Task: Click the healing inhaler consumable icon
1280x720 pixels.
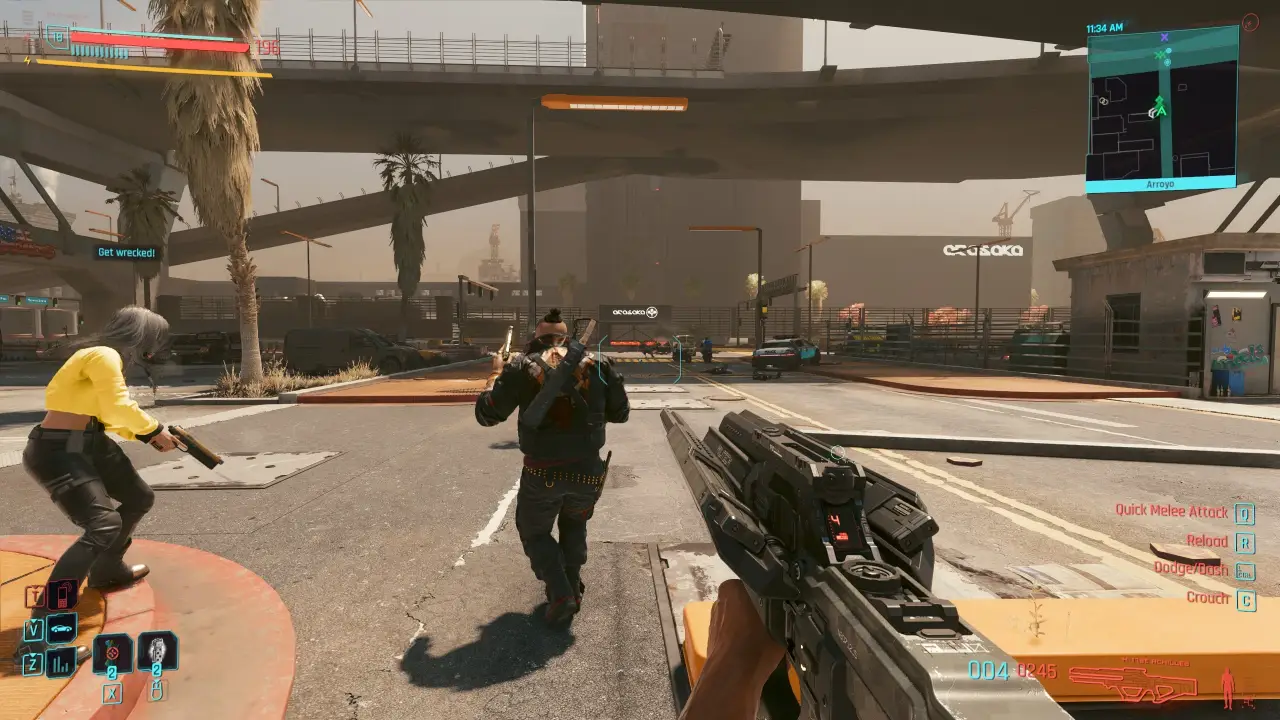Action: [158, 652]
